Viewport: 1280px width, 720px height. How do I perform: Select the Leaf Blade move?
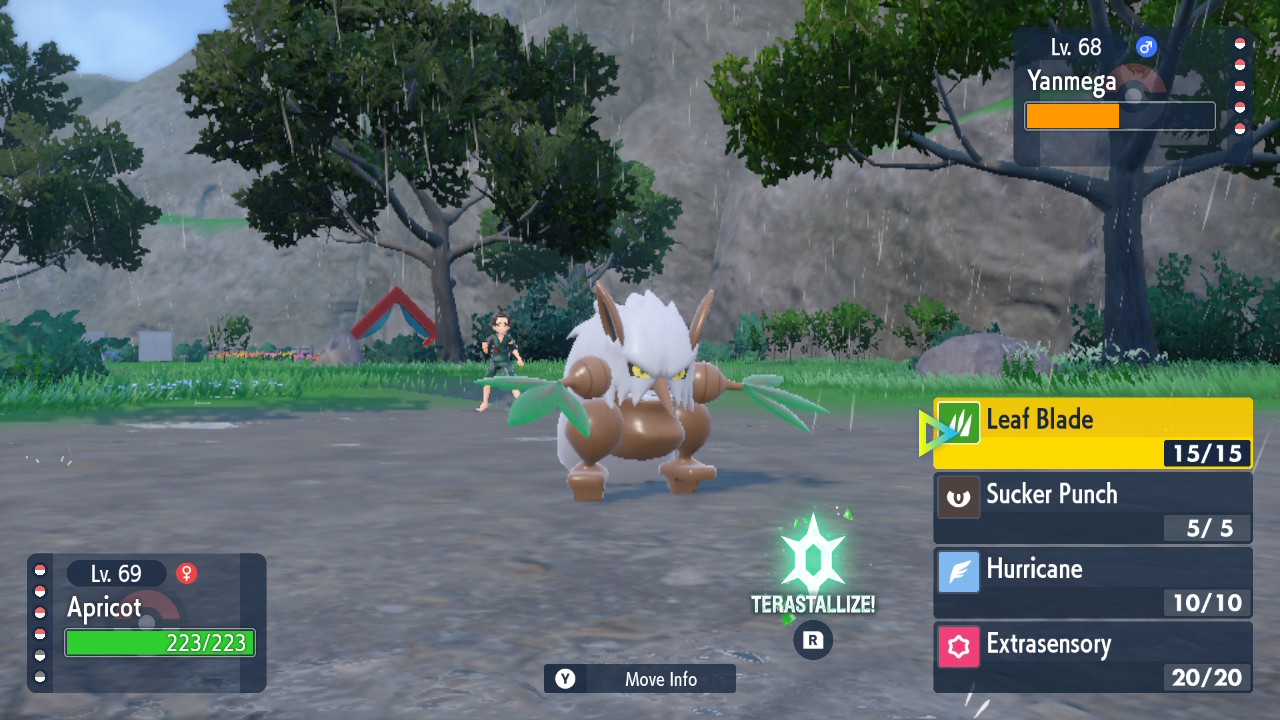pyautogui.click(x=1092, y=433)
